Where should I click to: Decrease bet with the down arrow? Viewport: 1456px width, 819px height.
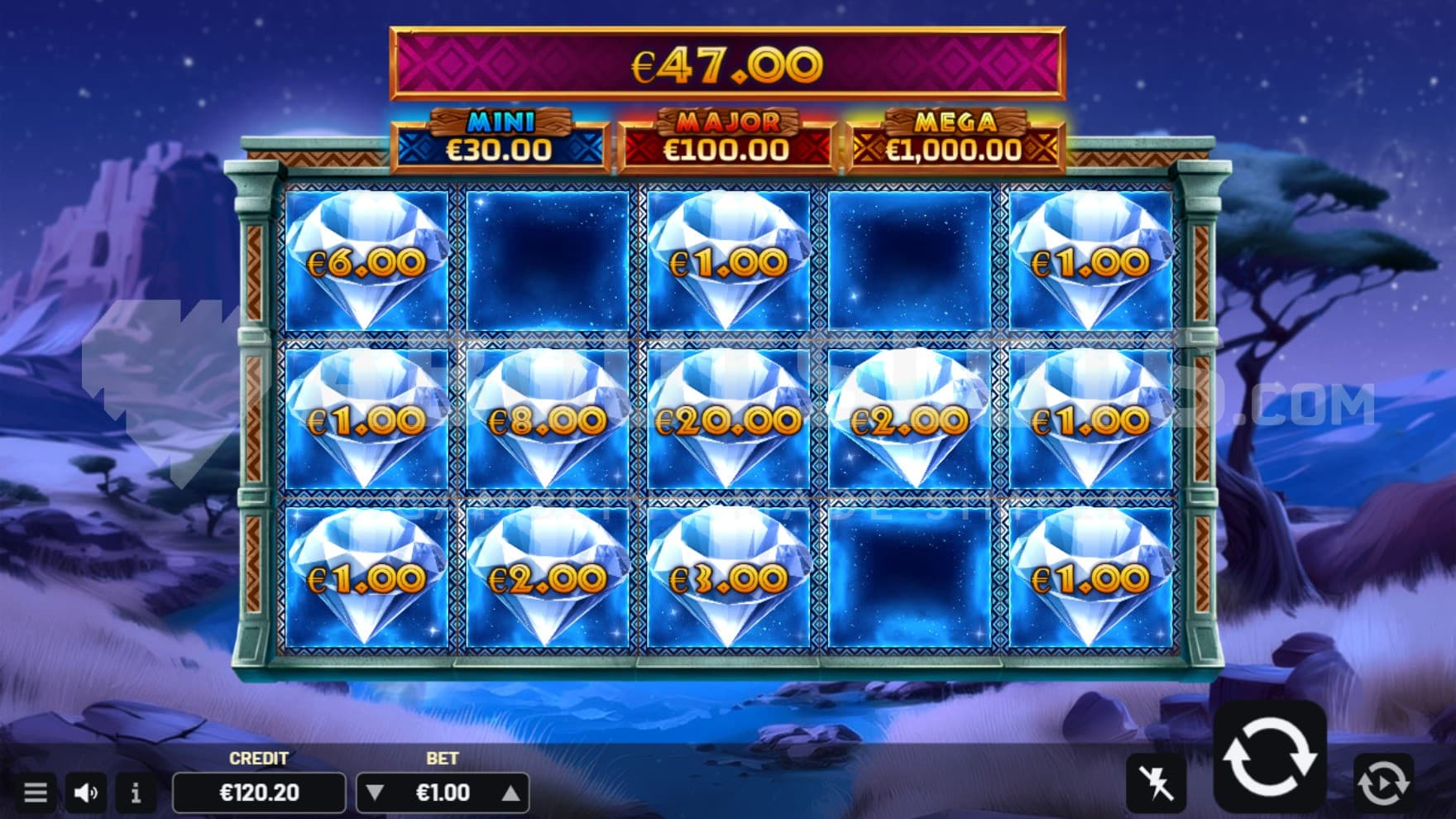point(375,793)
